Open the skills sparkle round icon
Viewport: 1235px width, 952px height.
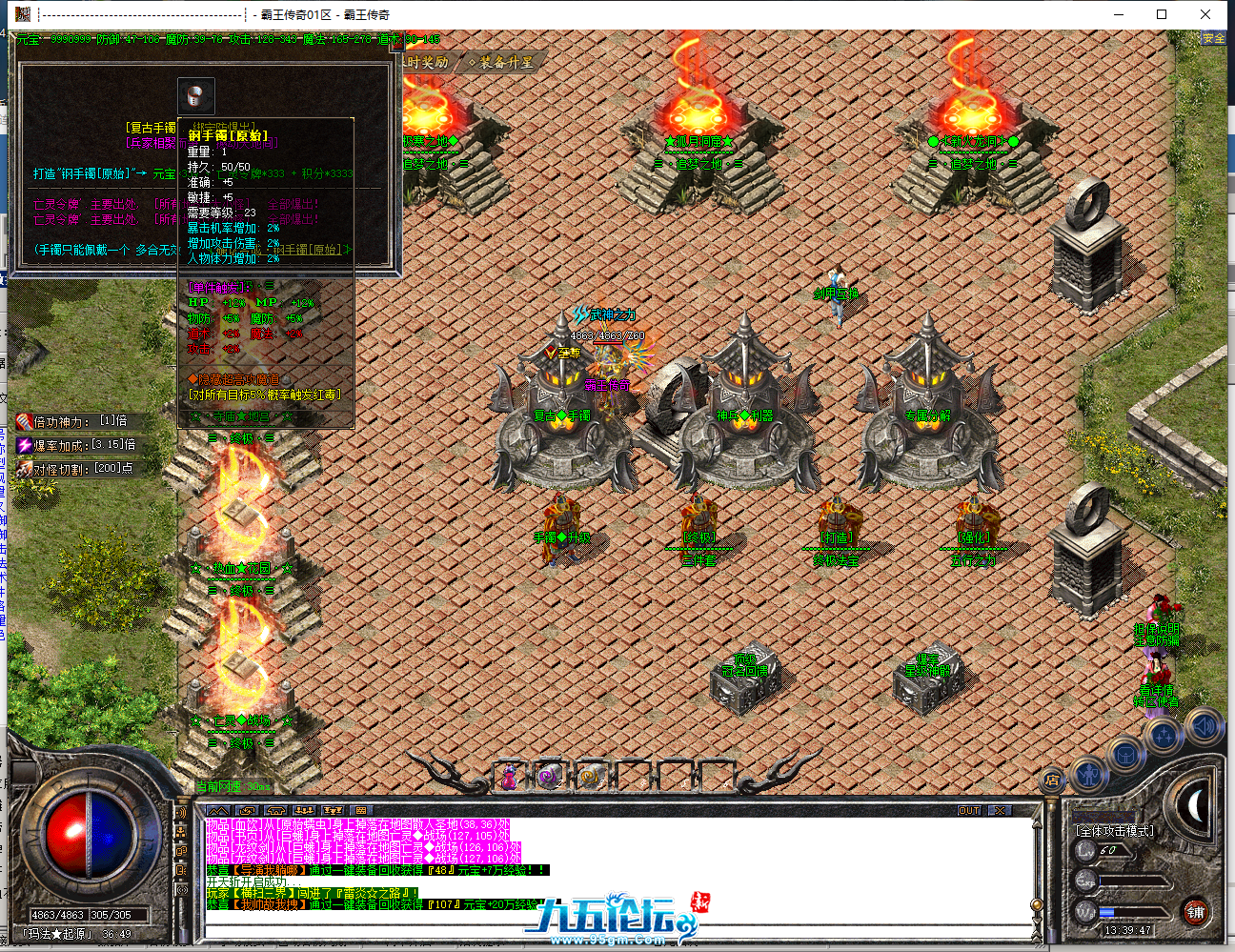coord(1164,737)
